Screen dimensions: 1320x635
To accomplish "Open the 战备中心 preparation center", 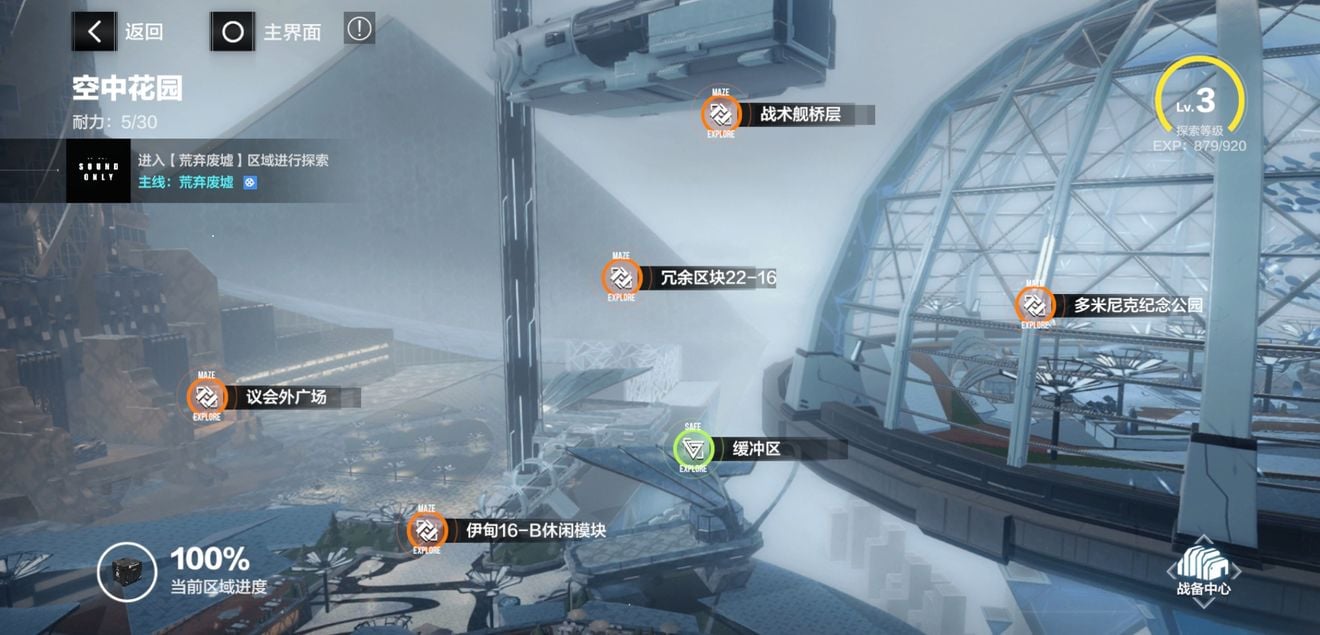I will coord(1203,570).
